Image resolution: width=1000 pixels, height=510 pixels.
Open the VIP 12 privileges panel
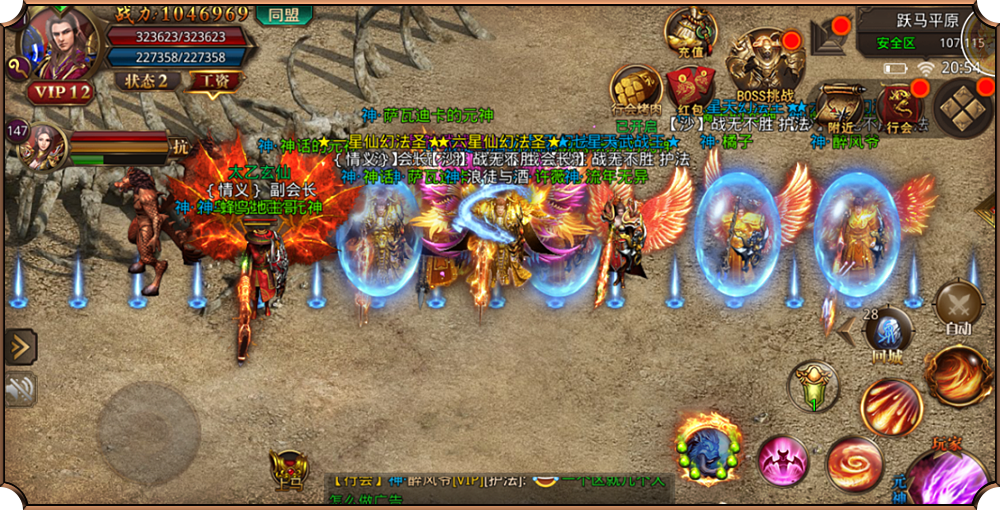tap(60, 93)
